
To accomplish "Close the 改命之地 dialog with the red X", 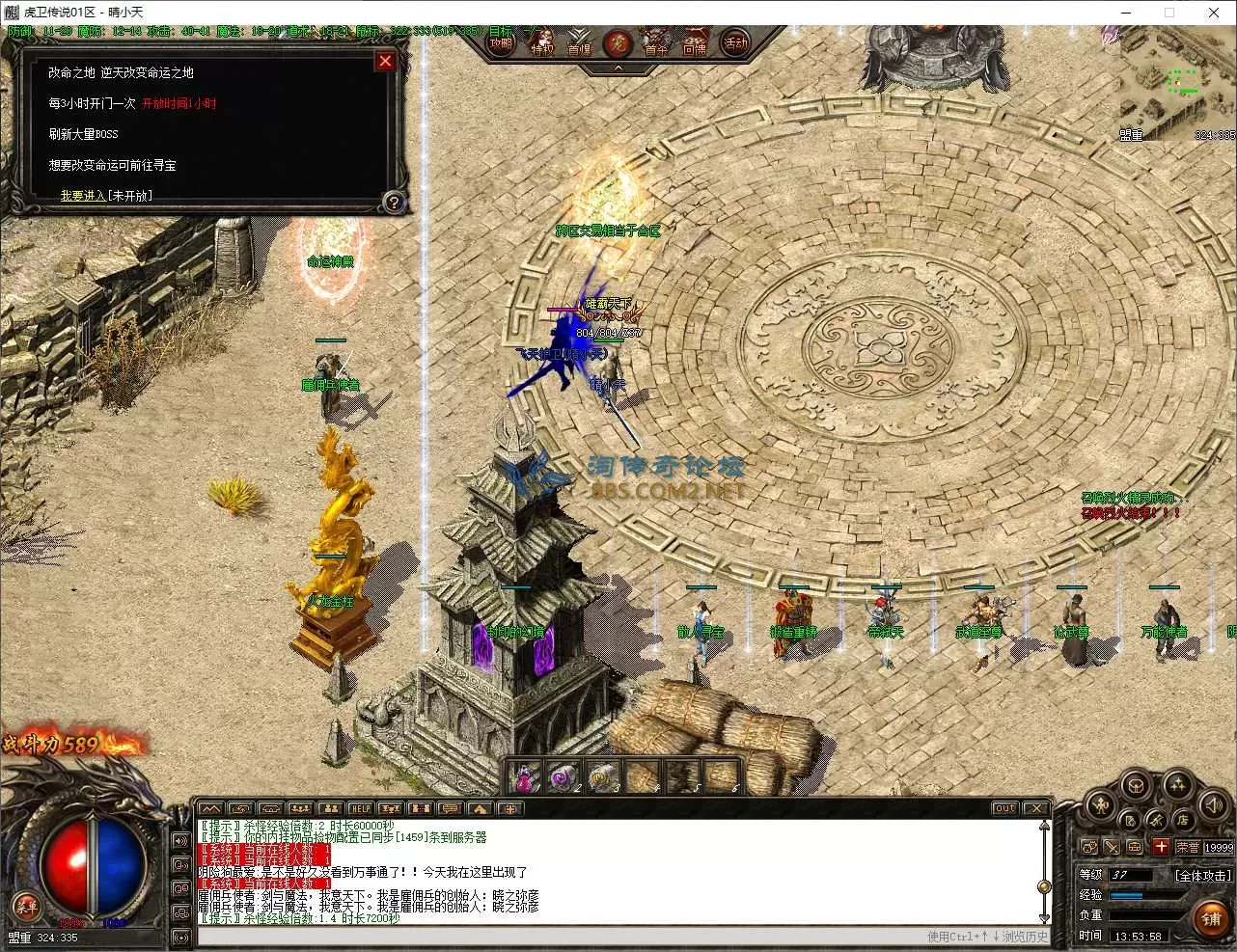I will (385, 61).
